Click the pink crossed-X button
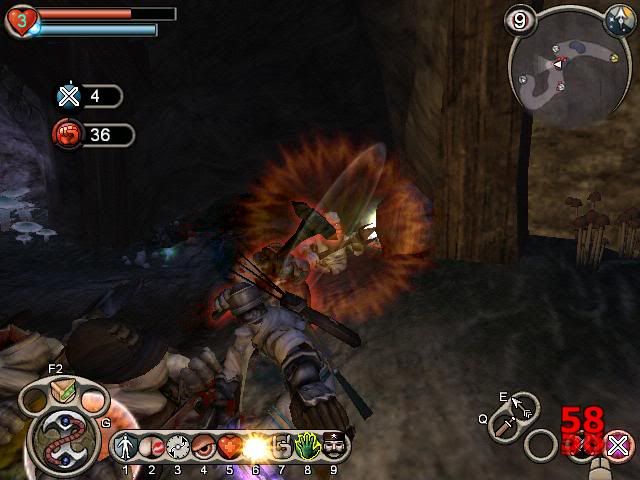The height and width of the screenshot is (480, 640). point(619,445)
